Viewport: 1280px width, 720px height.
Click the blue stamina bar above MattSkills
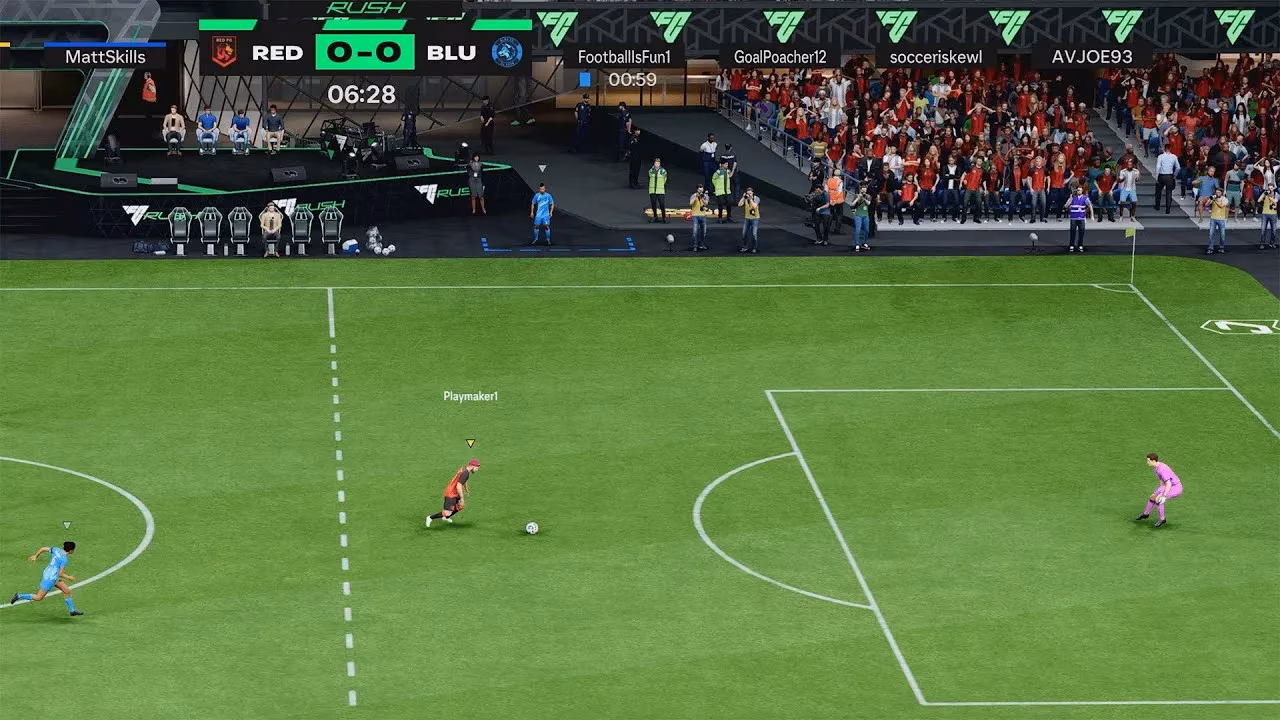(x=104, y=44)
